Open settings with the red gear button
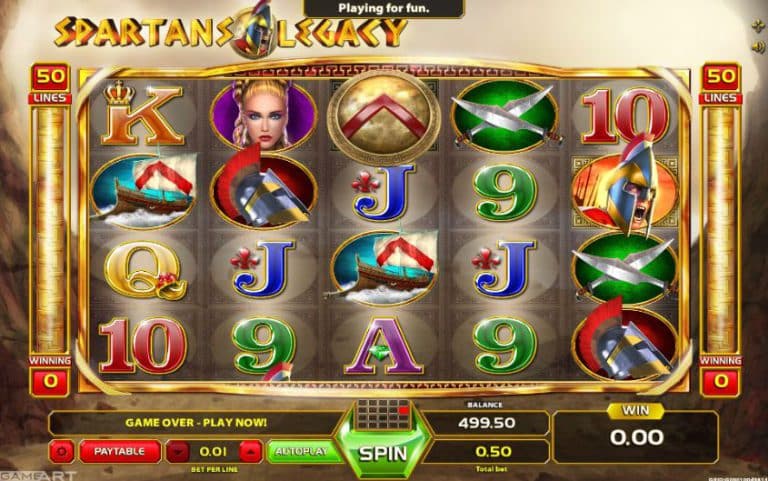This screenshot has height=481, width=768. tap(62, 451)
